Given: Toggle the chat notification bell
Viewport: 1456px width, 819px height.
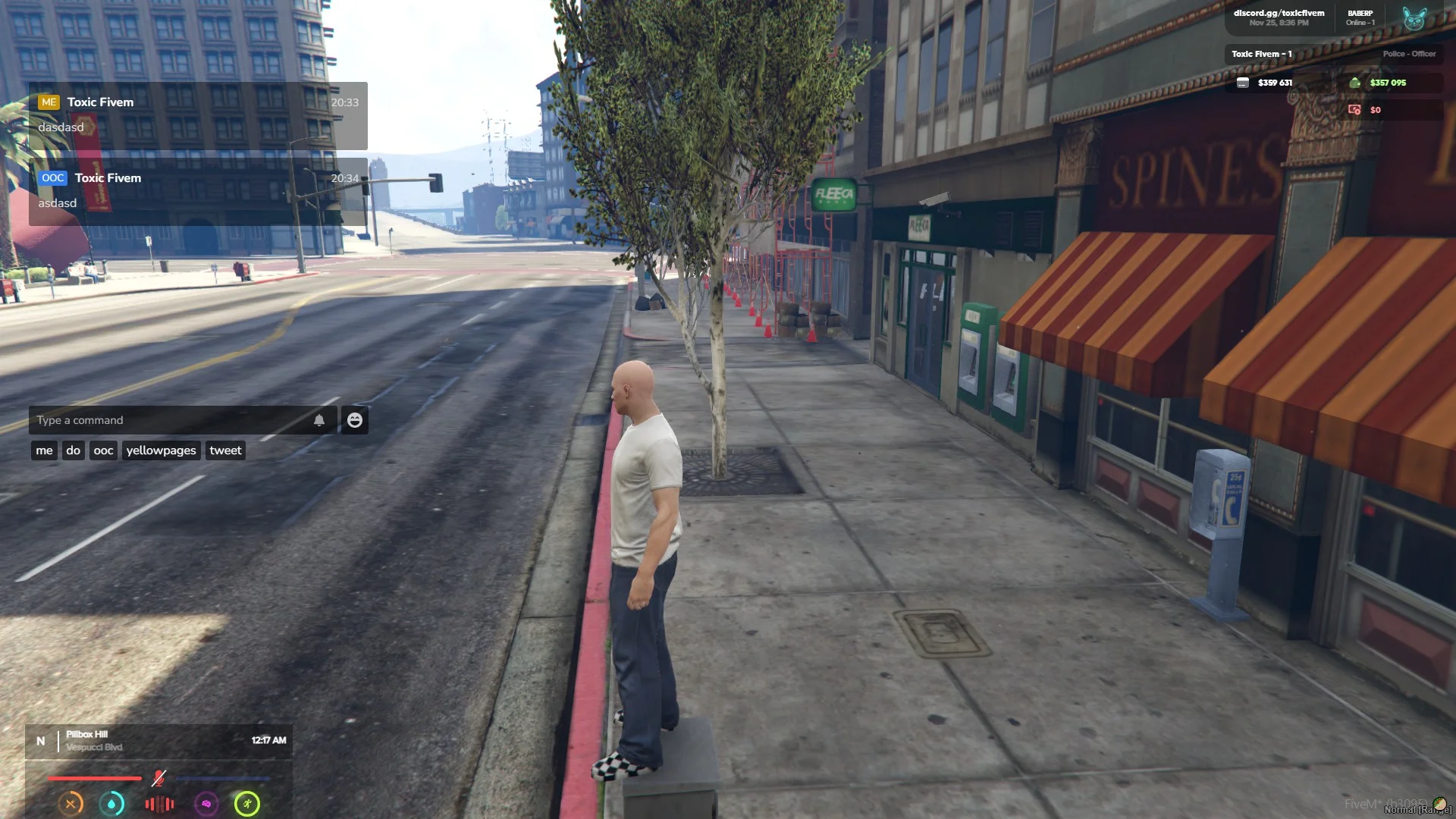Looking at the screenshot, I should click(319, 420).
